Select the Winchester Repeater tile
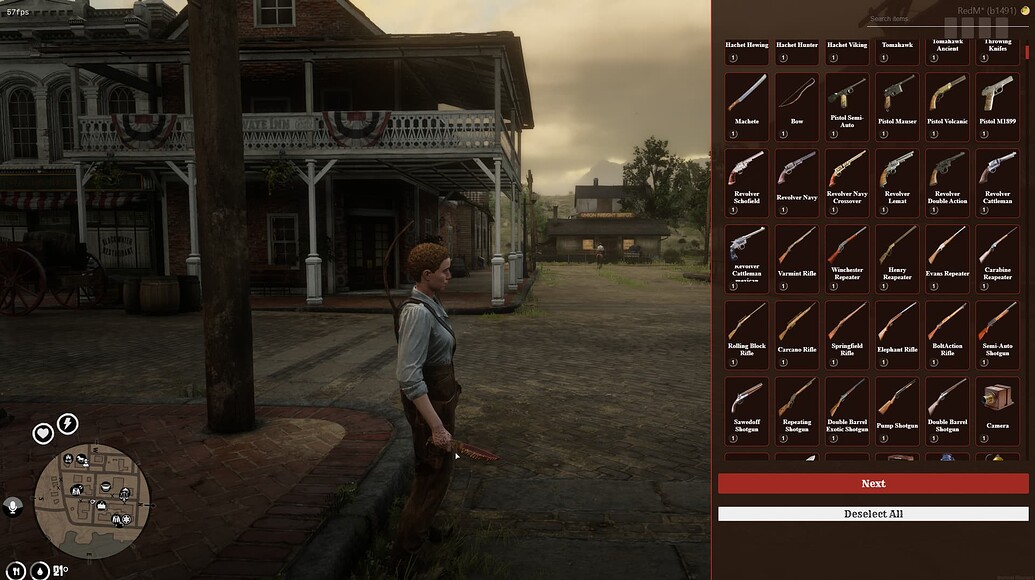Viewport: 1035px width, 580px height. pyautogui.click(x=847, y=258)
